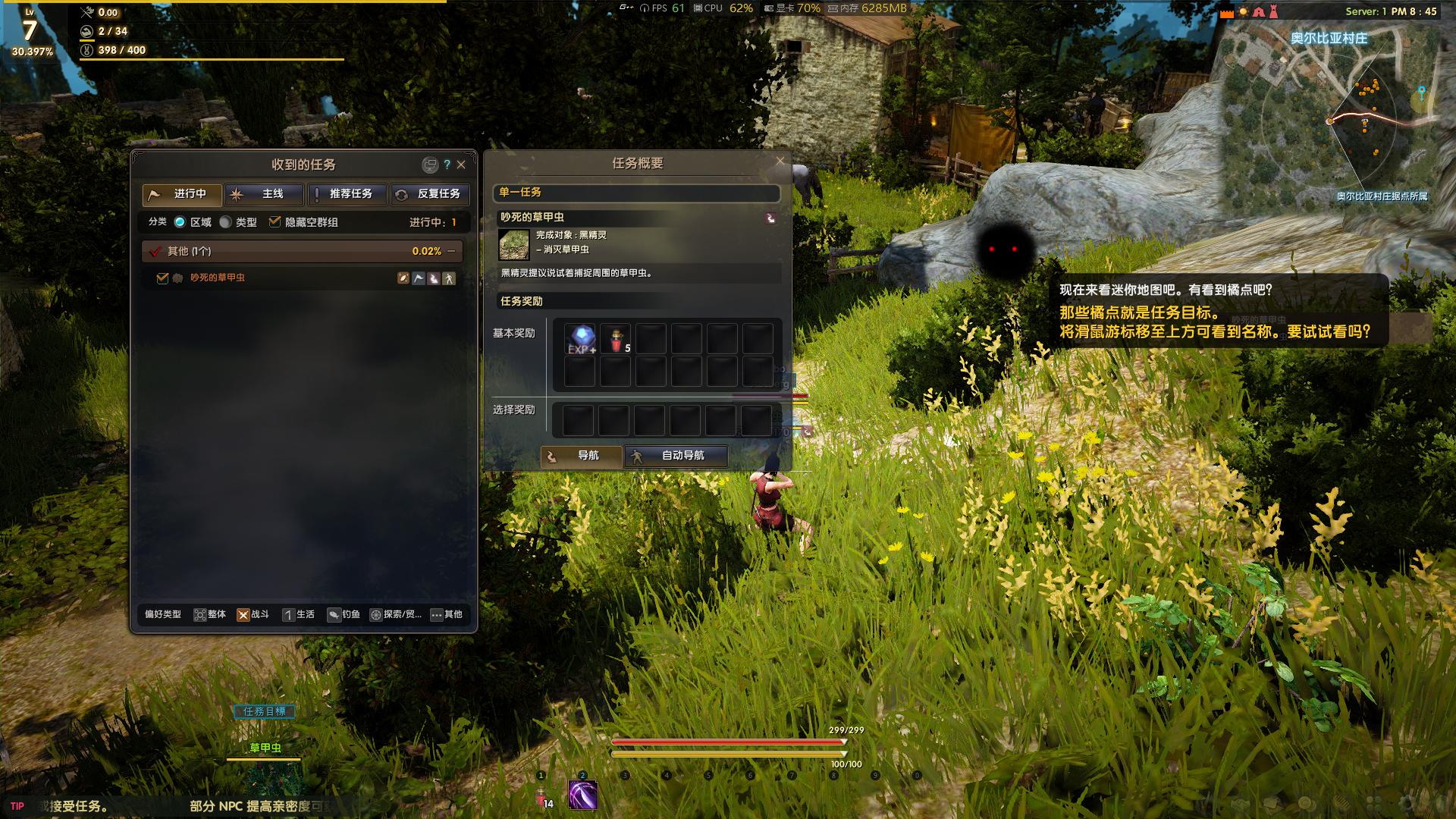The height and width of the screenshot is (819, 1456).
Task: Click the 导航 navigation button
Action: (x=581, y=456)
